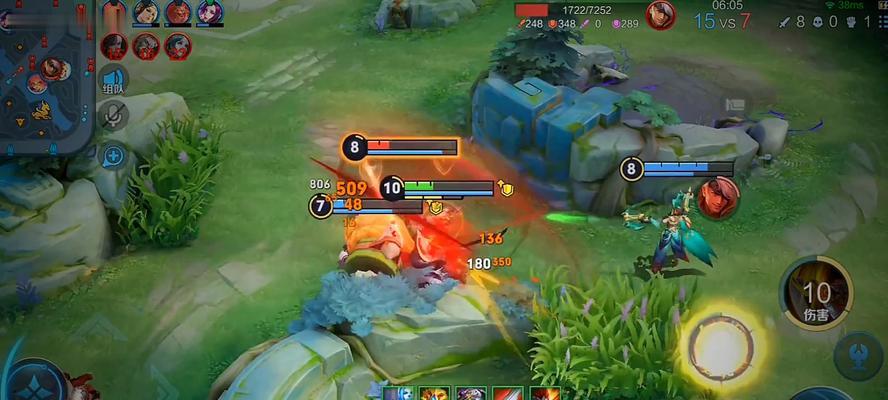Viewport: 888px width, 400px height.
Task: Activate the glowing basic attack button
Action: [718, 345]
